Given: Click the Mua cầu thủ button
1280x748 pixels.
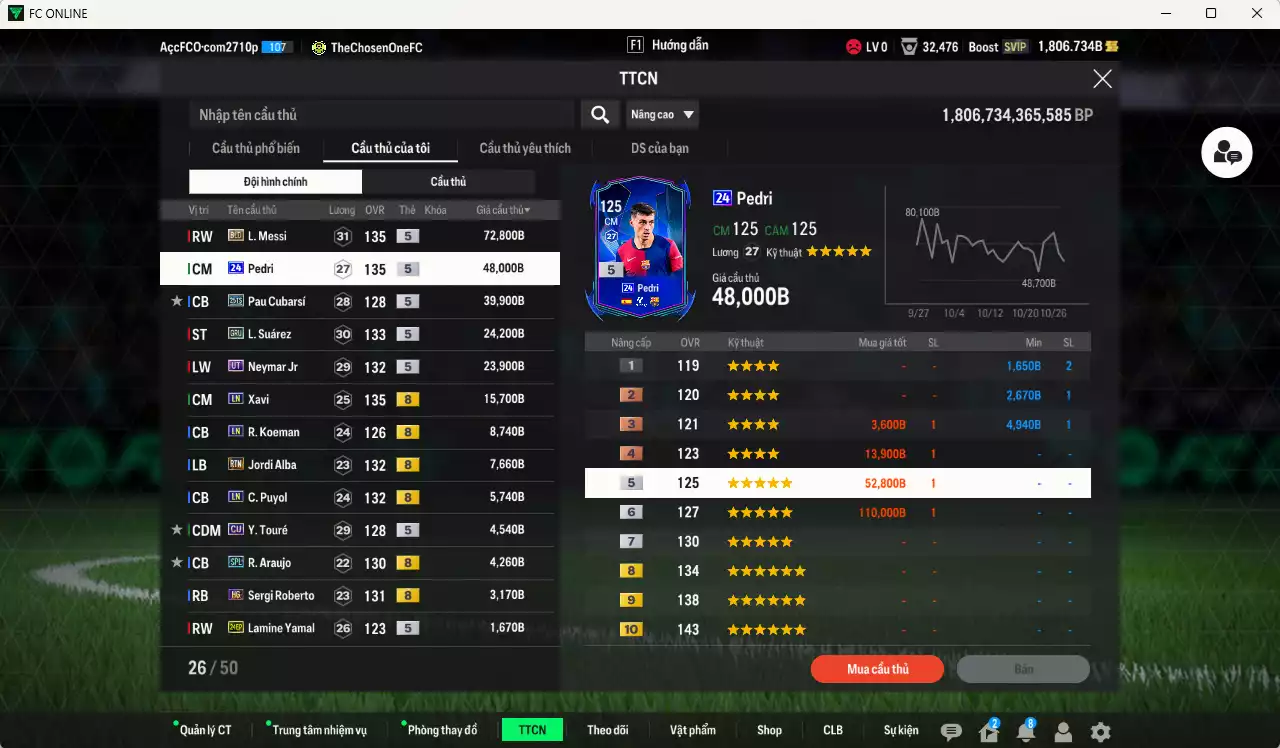Looking at the screenshot, I should tap(877, 669).
